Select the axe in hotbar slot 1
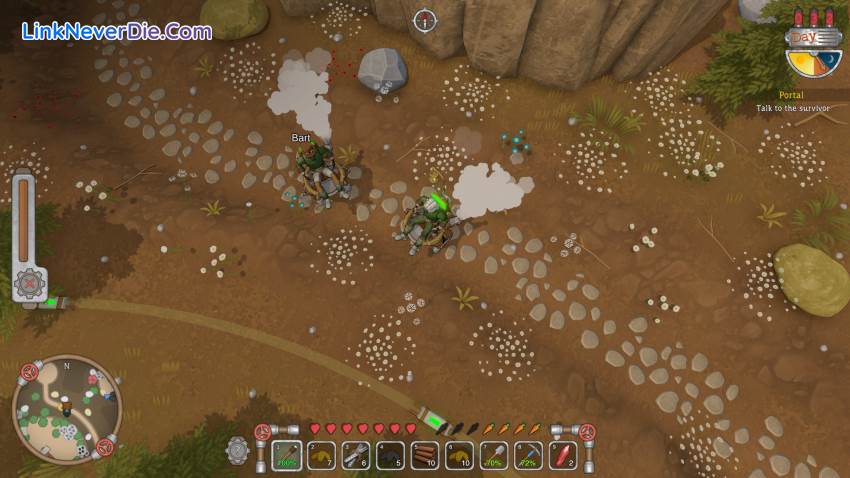 tap(289, 455)
